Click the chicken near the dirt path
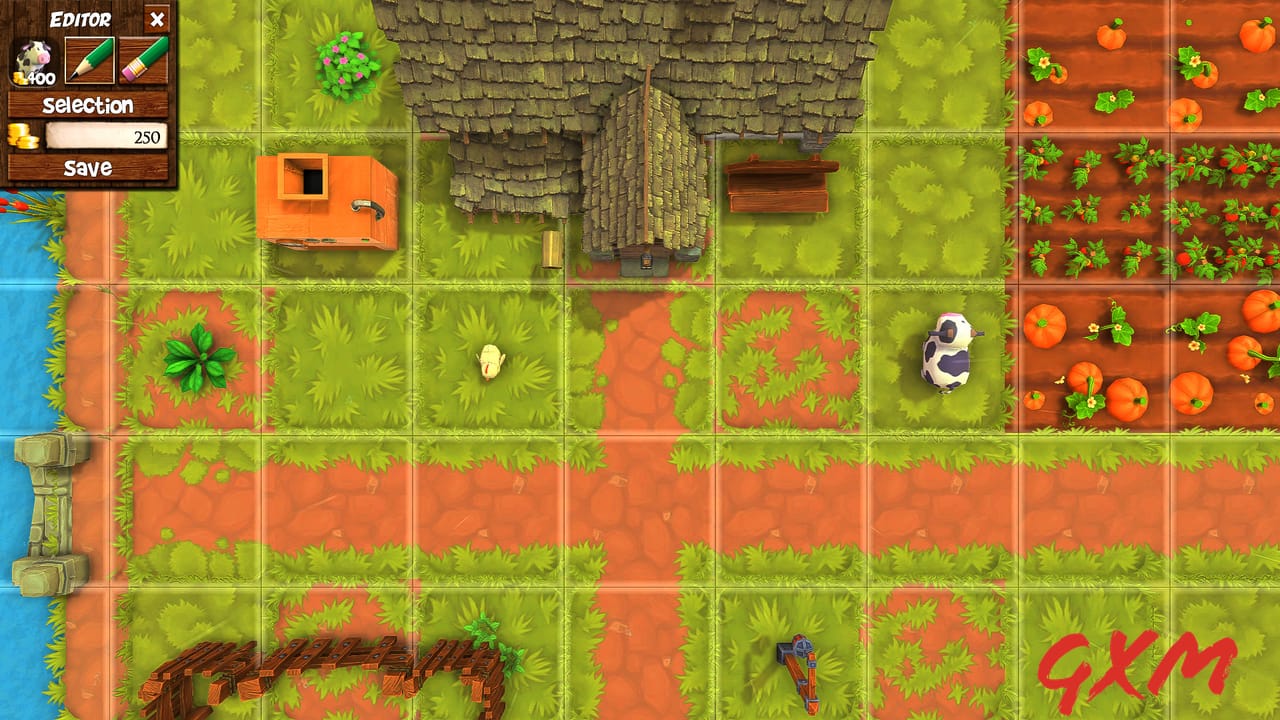 (489, 362)
